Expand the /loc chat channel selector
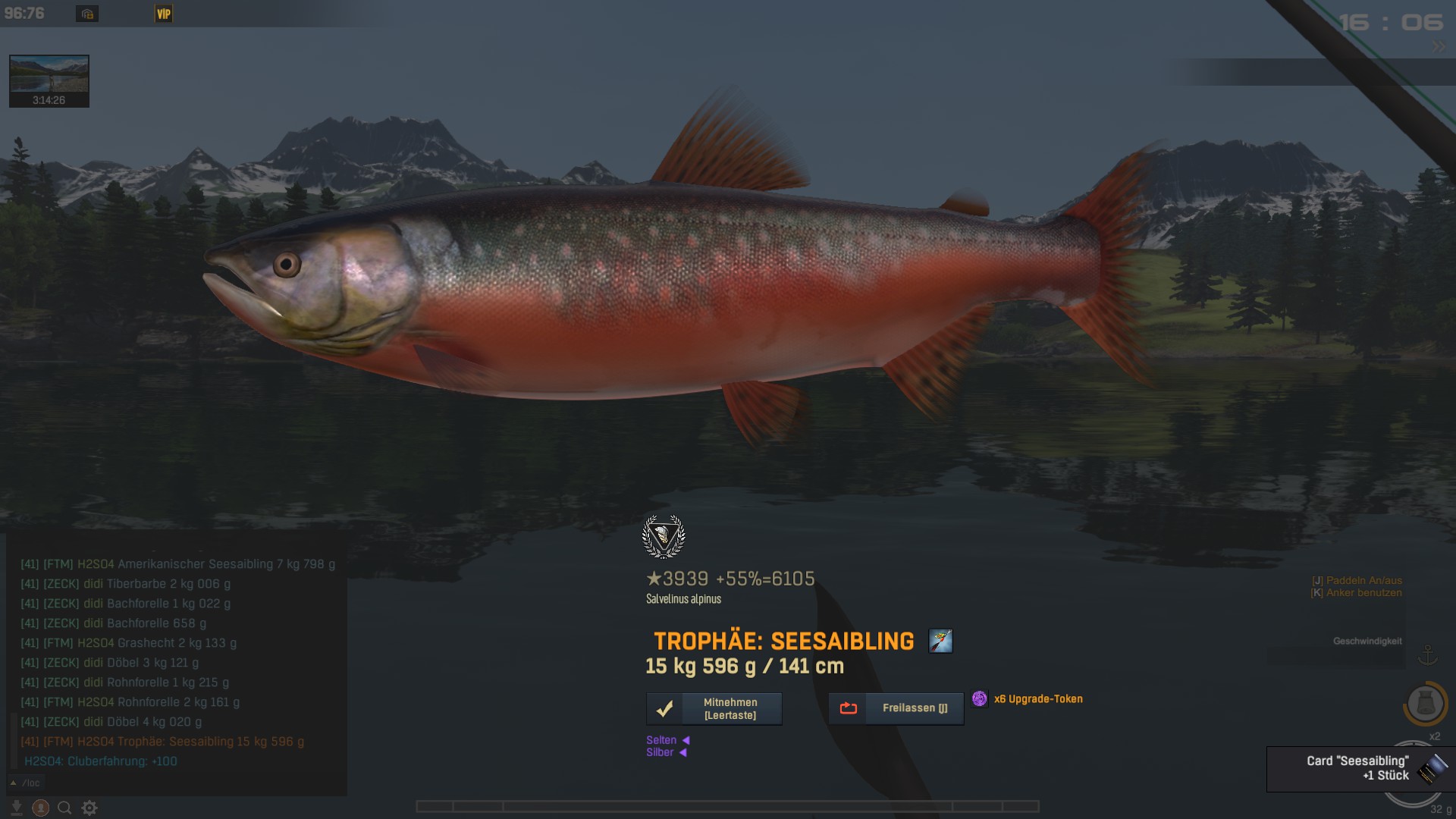The width and height of the screenshot is (1456, 819). [26, 783]
